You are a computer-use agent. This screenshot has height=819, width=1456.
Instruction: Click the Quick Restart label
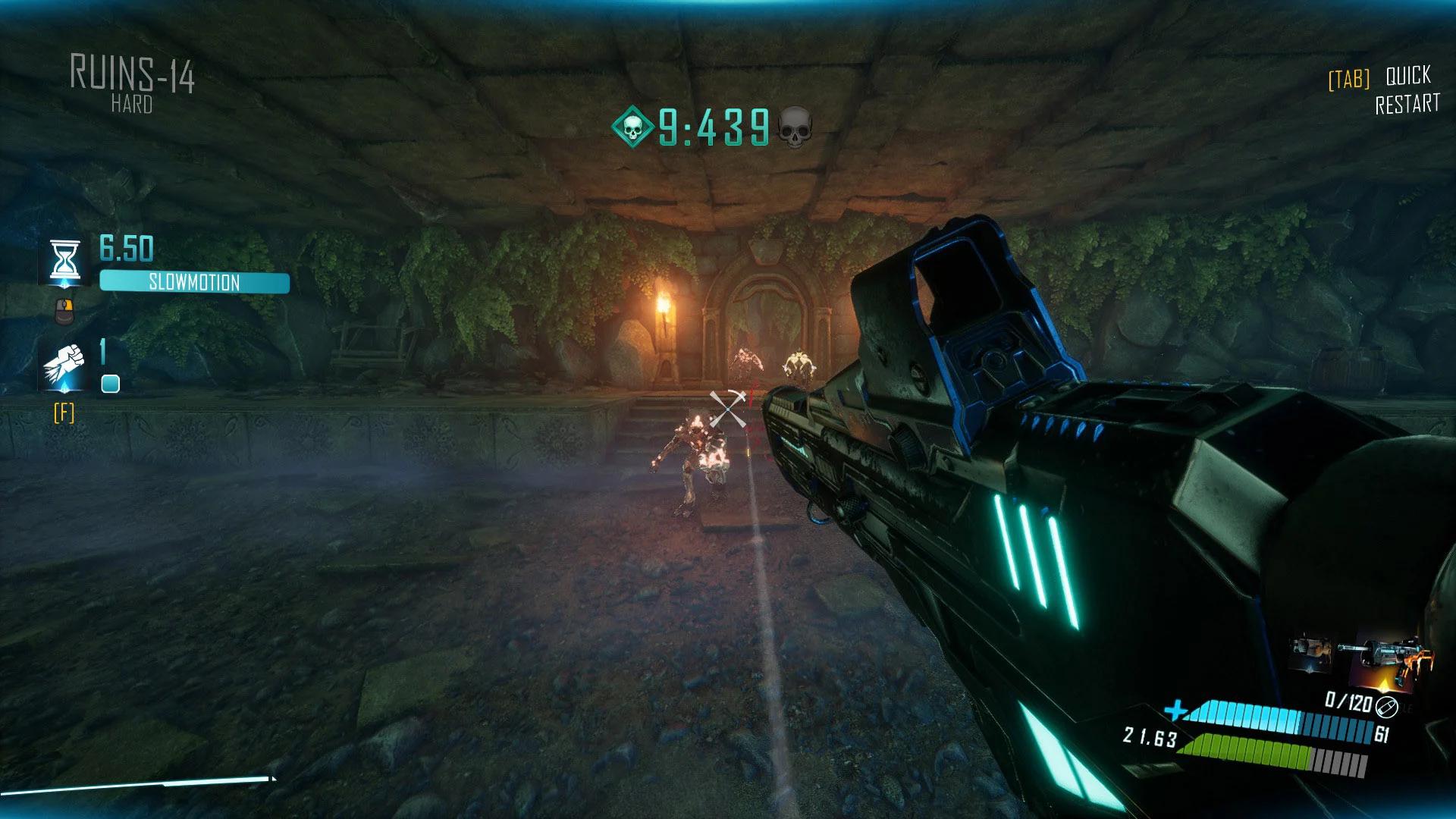pos(1407,89)
